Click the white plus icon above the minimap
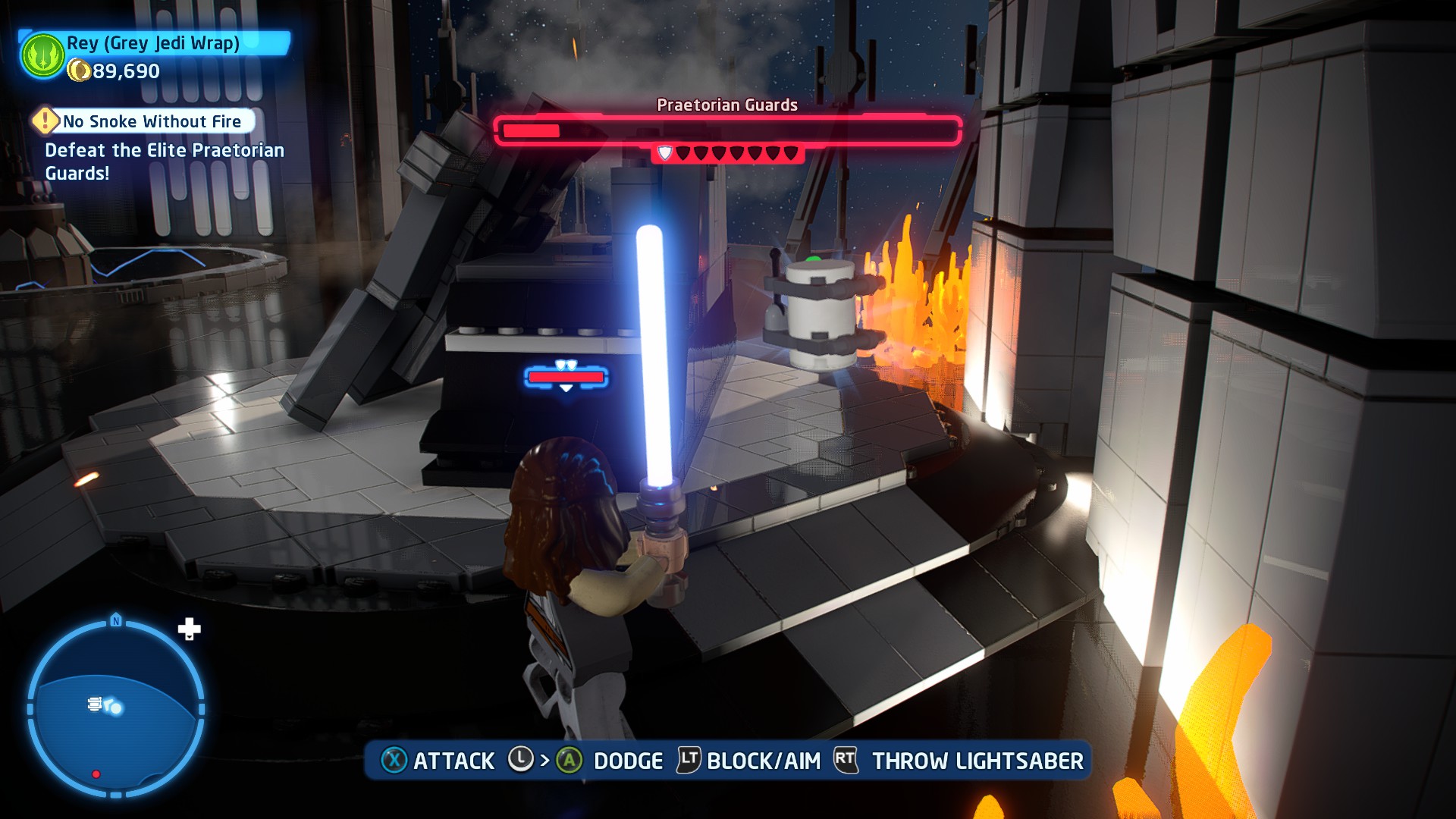The height and width of the screenshot is (819, 1456). point(189,629)
